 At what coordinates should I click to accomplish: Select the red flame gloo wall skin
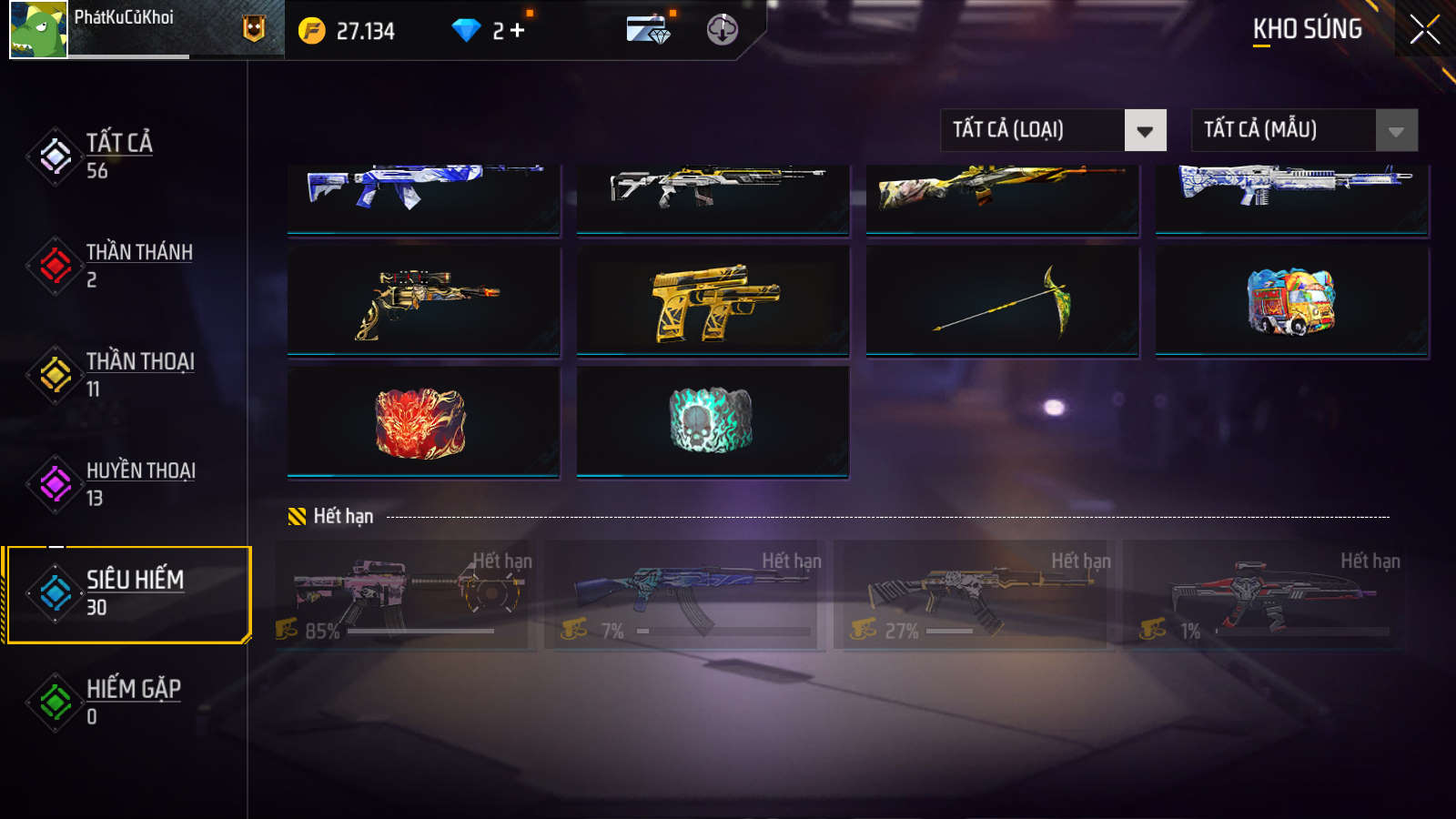[423, 422]
